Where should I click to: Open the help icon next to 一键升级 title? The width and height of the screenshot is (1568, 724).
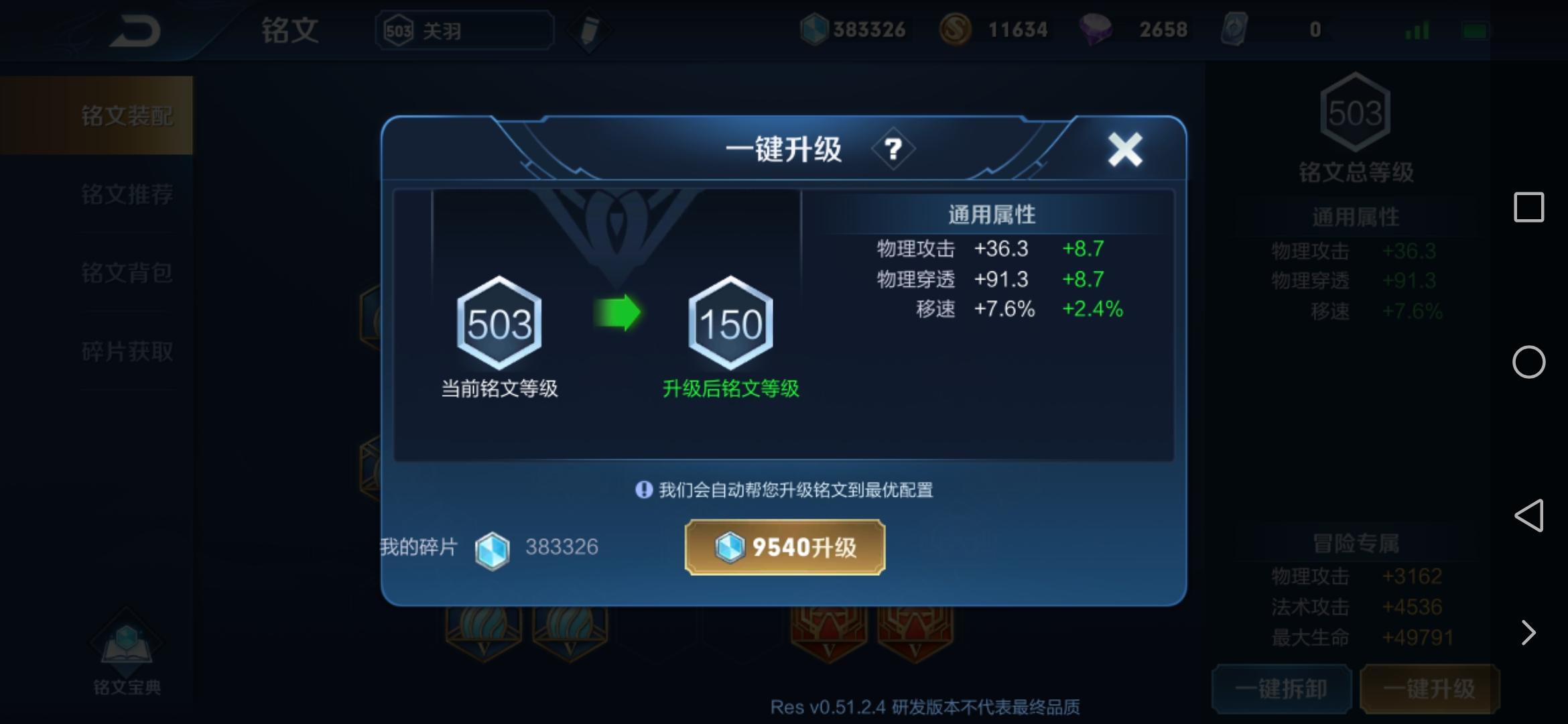click(893, 147)
